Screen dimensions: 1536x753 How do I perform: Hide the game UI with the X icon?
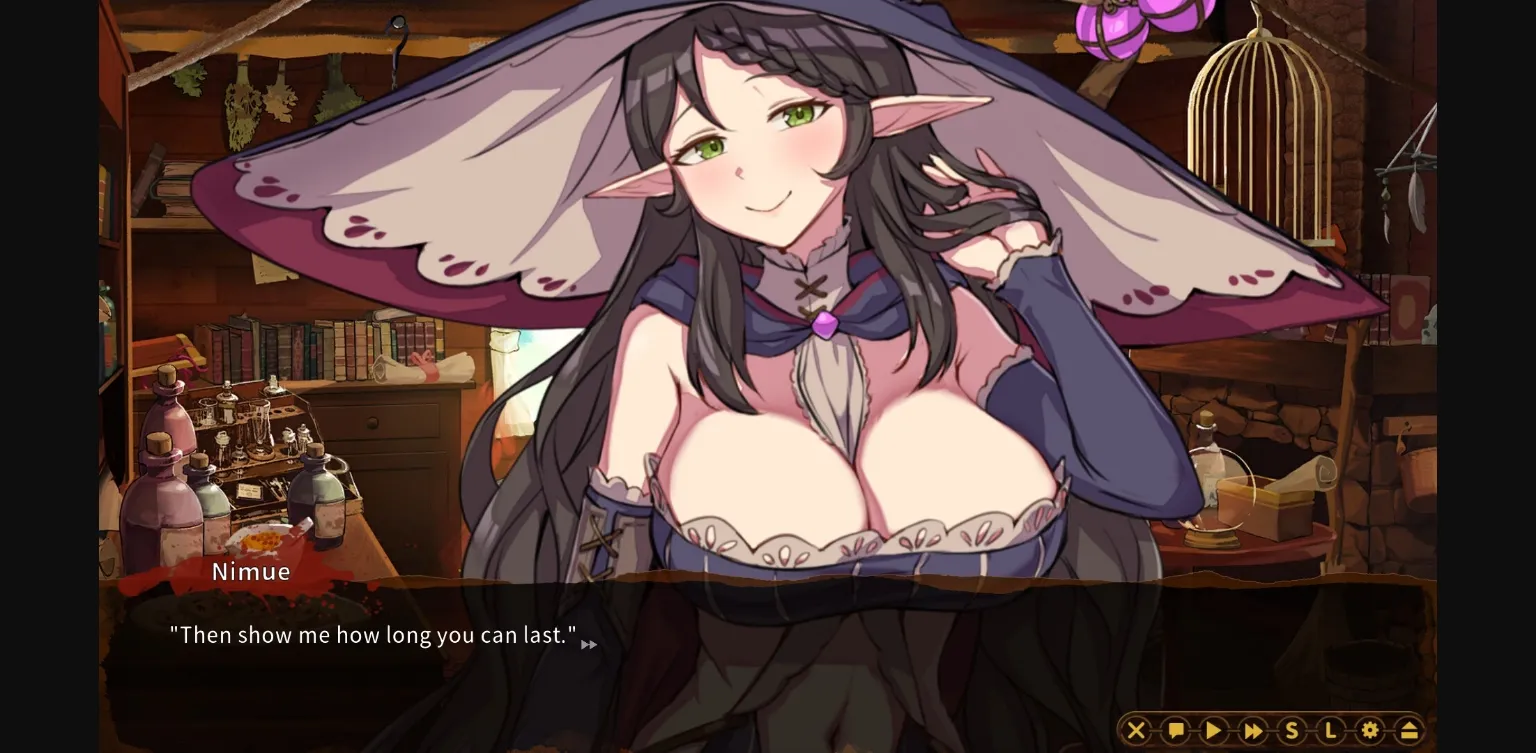pyautogui.click(x=1137, y=730)
